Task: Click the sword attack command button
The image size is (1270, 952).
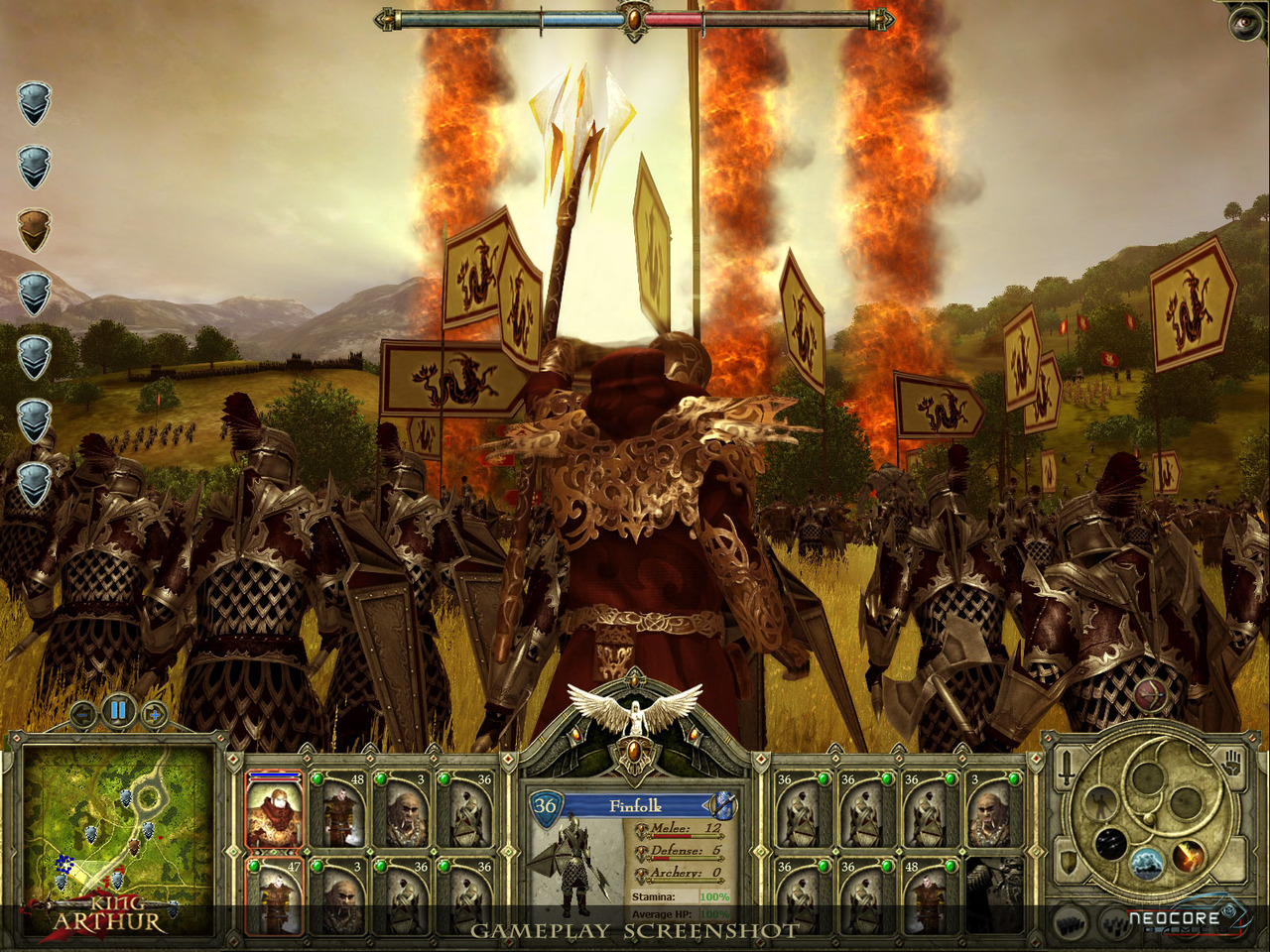Action: point(1066,768)
